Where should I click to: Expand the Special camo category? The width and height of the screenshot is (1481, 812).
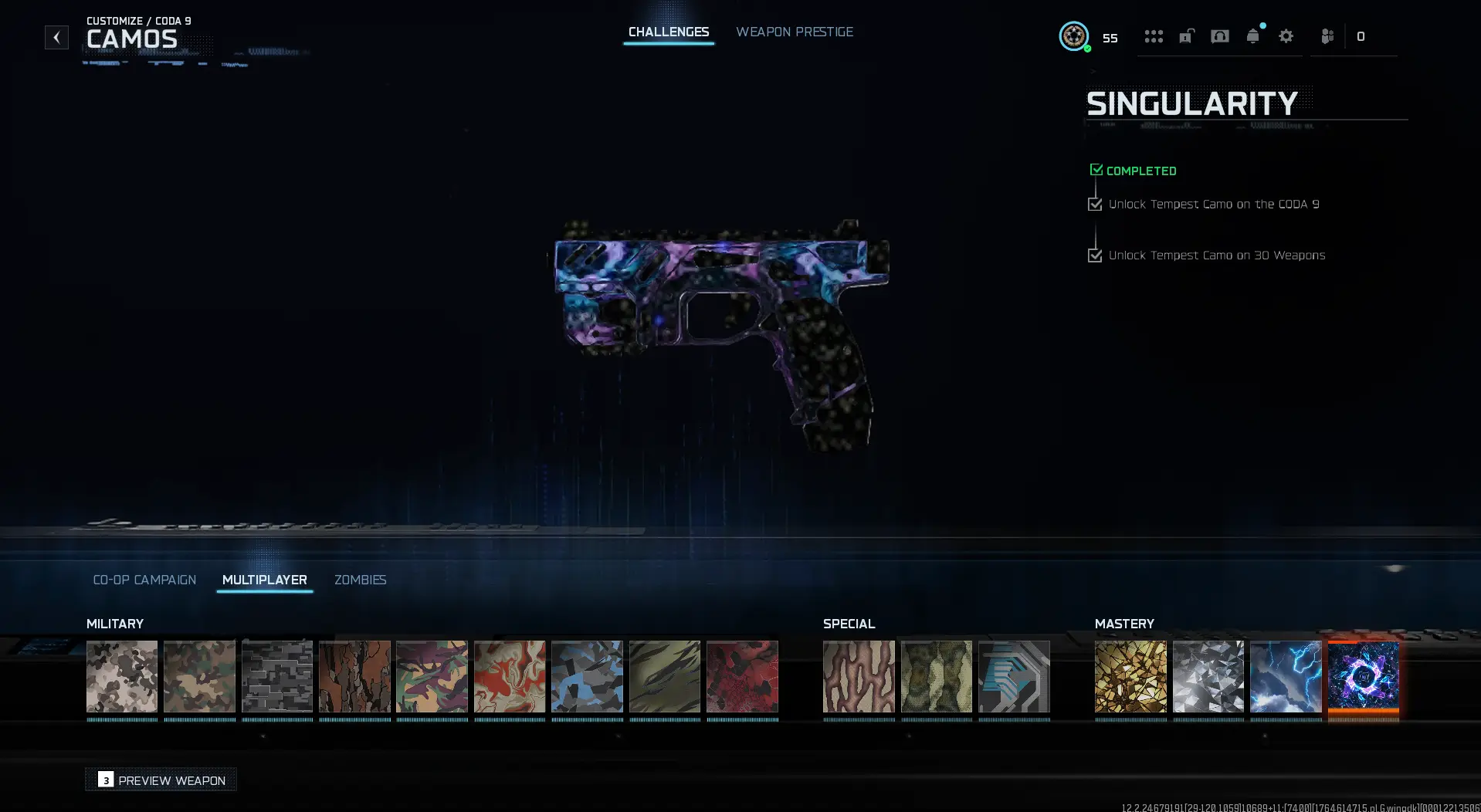coord(849,624)
